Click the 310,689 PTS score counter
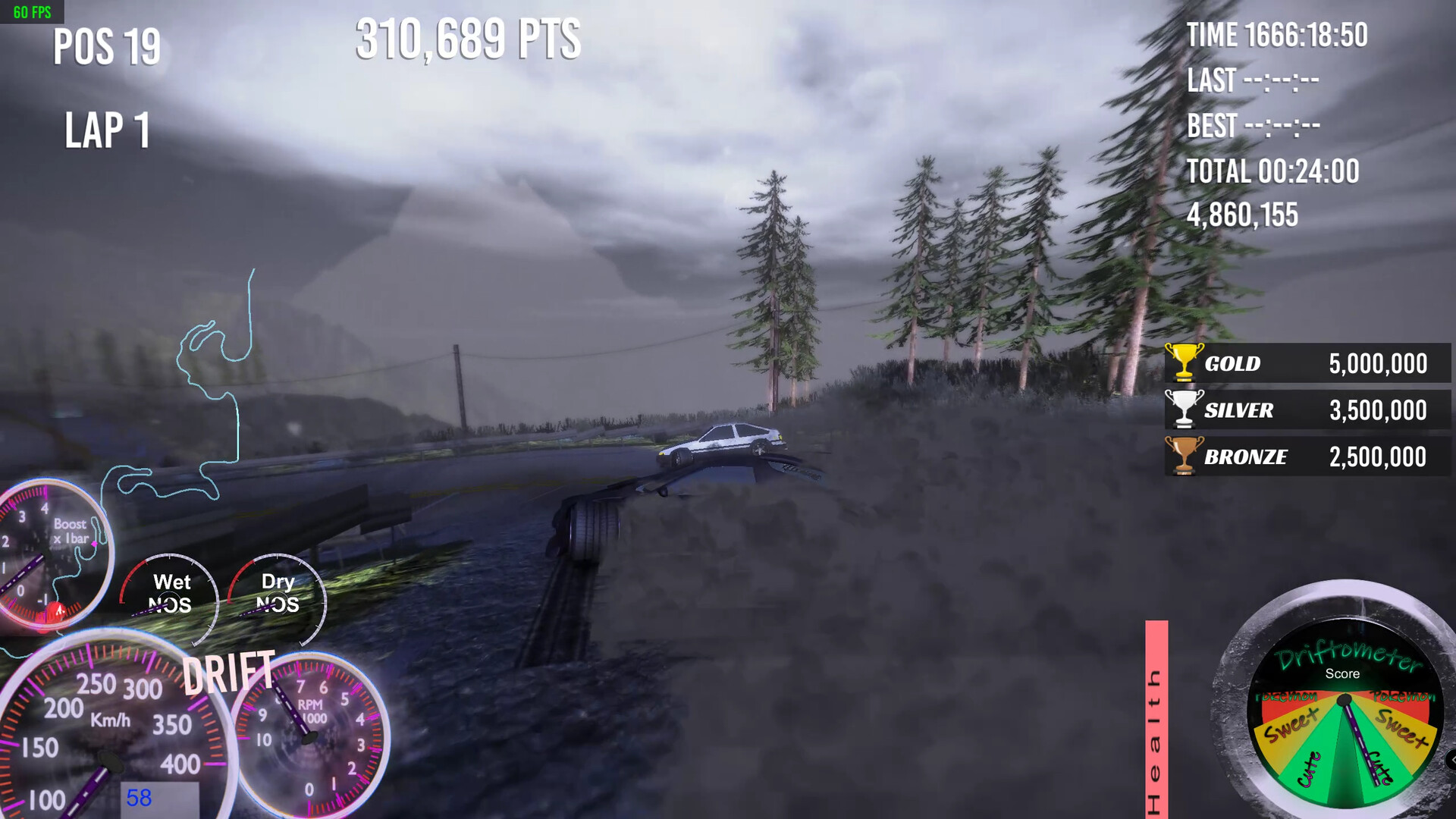The image size is (1456, 819). tap(468, 39)
